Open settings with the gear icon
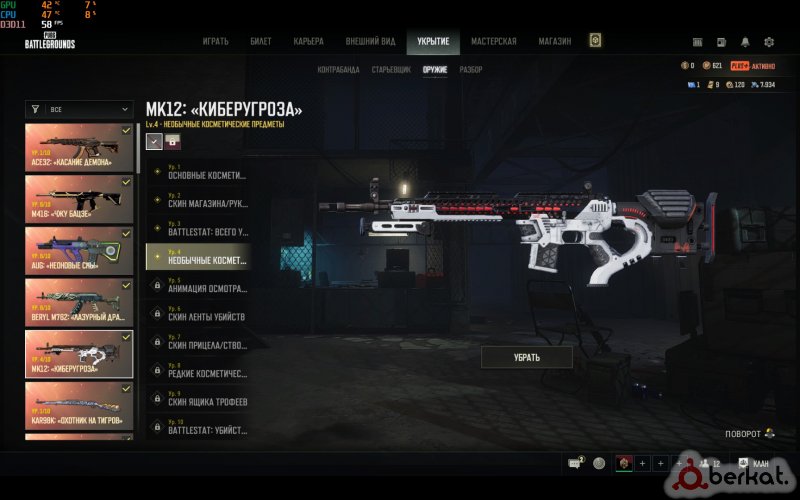This screenshot has width=800, height=500. coord(769,42)
